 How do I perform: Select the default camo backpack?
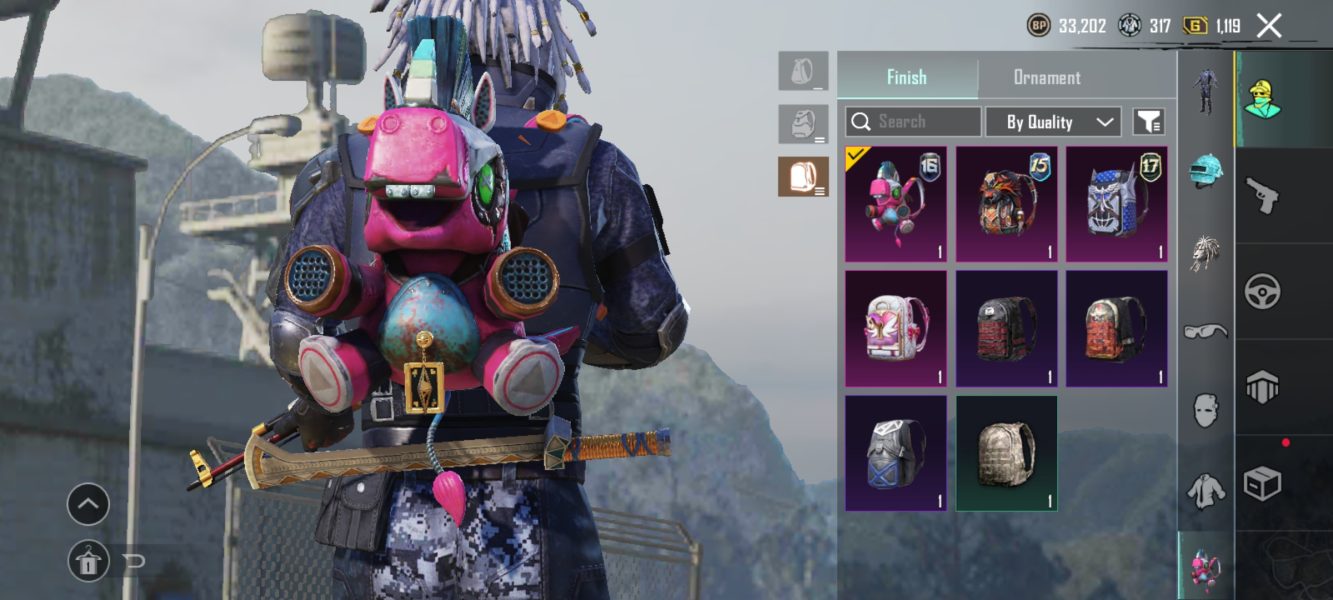pyautogui.click(x=1006, y=453)
